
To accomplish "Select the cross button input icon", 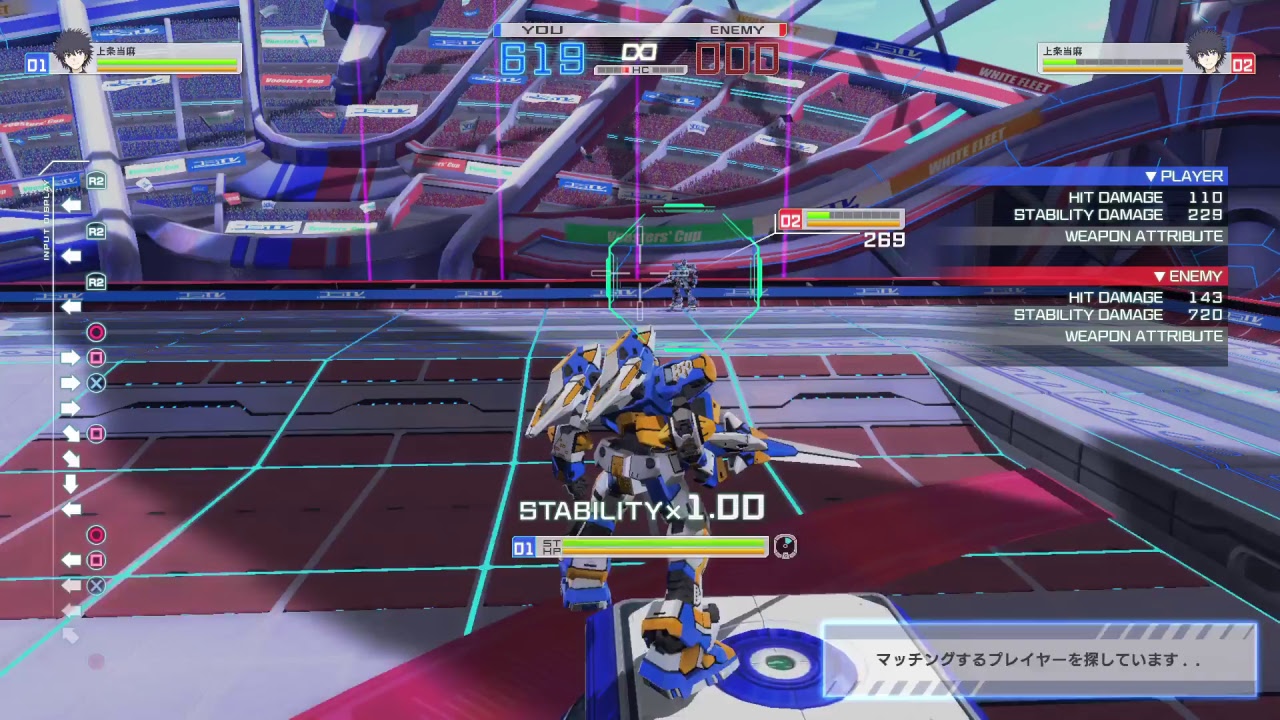I will point(98,381).
